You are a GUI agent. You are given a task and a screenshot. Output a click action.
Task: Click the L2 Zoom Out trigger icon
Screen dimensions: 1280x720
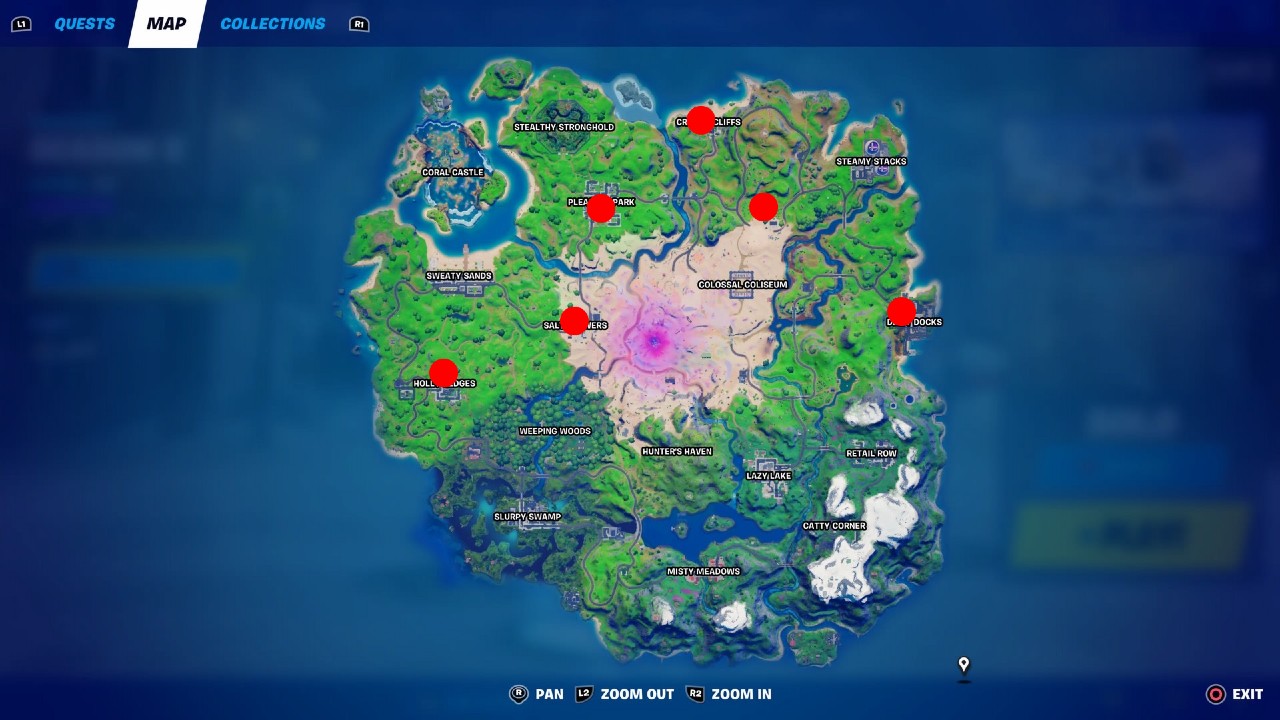click(x=583, y=693)
